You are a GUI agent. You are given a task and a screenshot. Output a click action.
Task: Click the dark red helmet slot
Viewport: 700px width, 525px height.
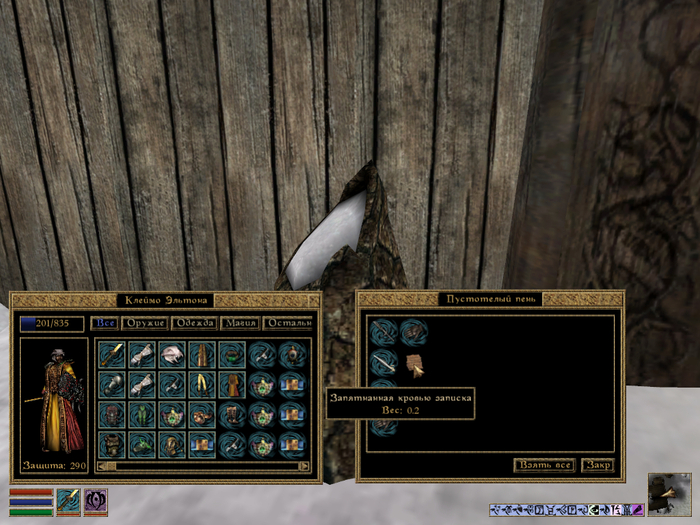point(113,414)
